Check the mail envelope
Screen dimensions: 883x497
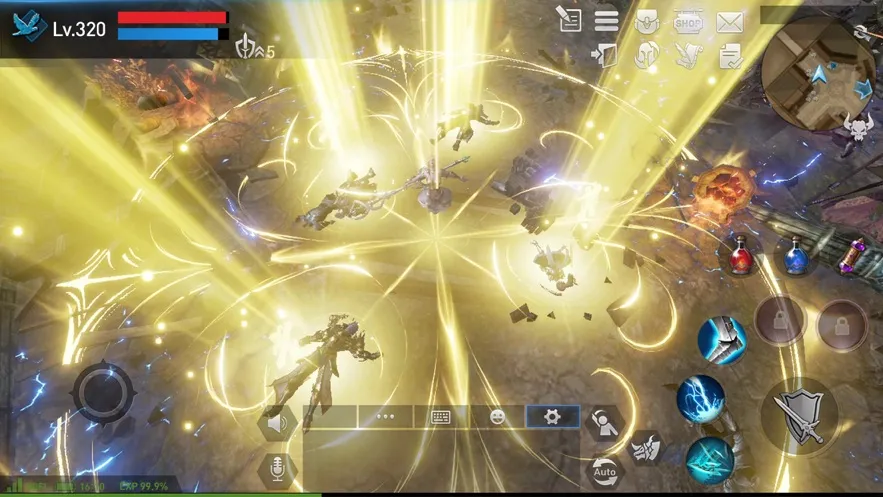click(730, 20)
